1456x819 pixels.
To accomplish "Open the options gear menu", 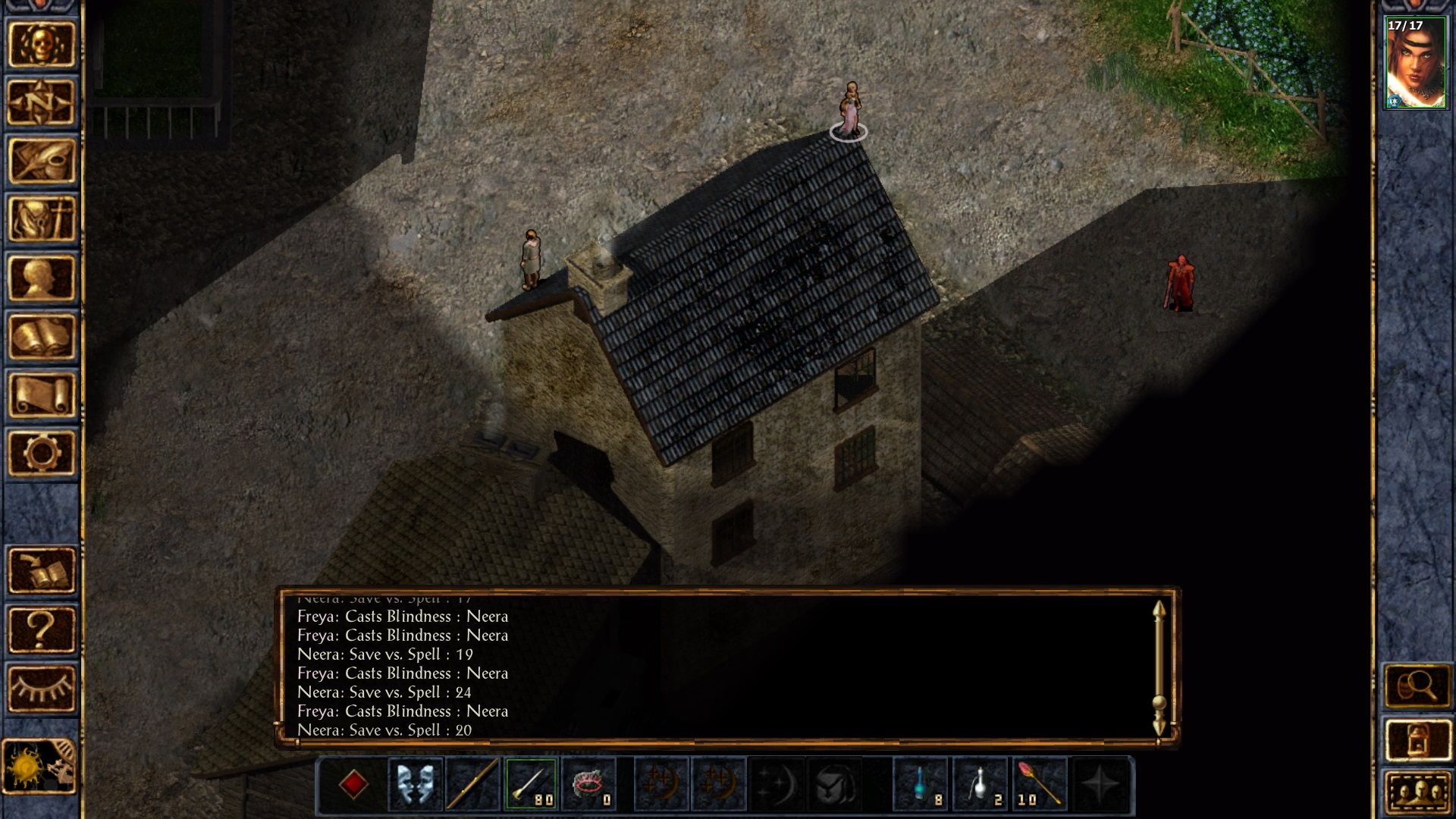I will tap(42, 453).
